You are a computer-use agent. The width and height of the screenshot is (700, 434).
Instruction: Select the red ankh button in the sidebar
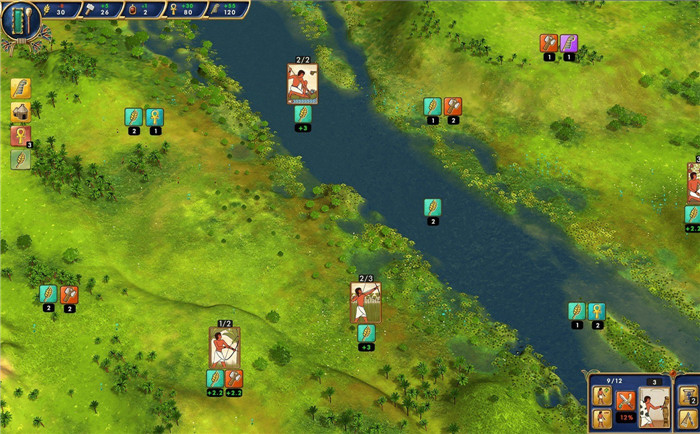coord(21,136)
